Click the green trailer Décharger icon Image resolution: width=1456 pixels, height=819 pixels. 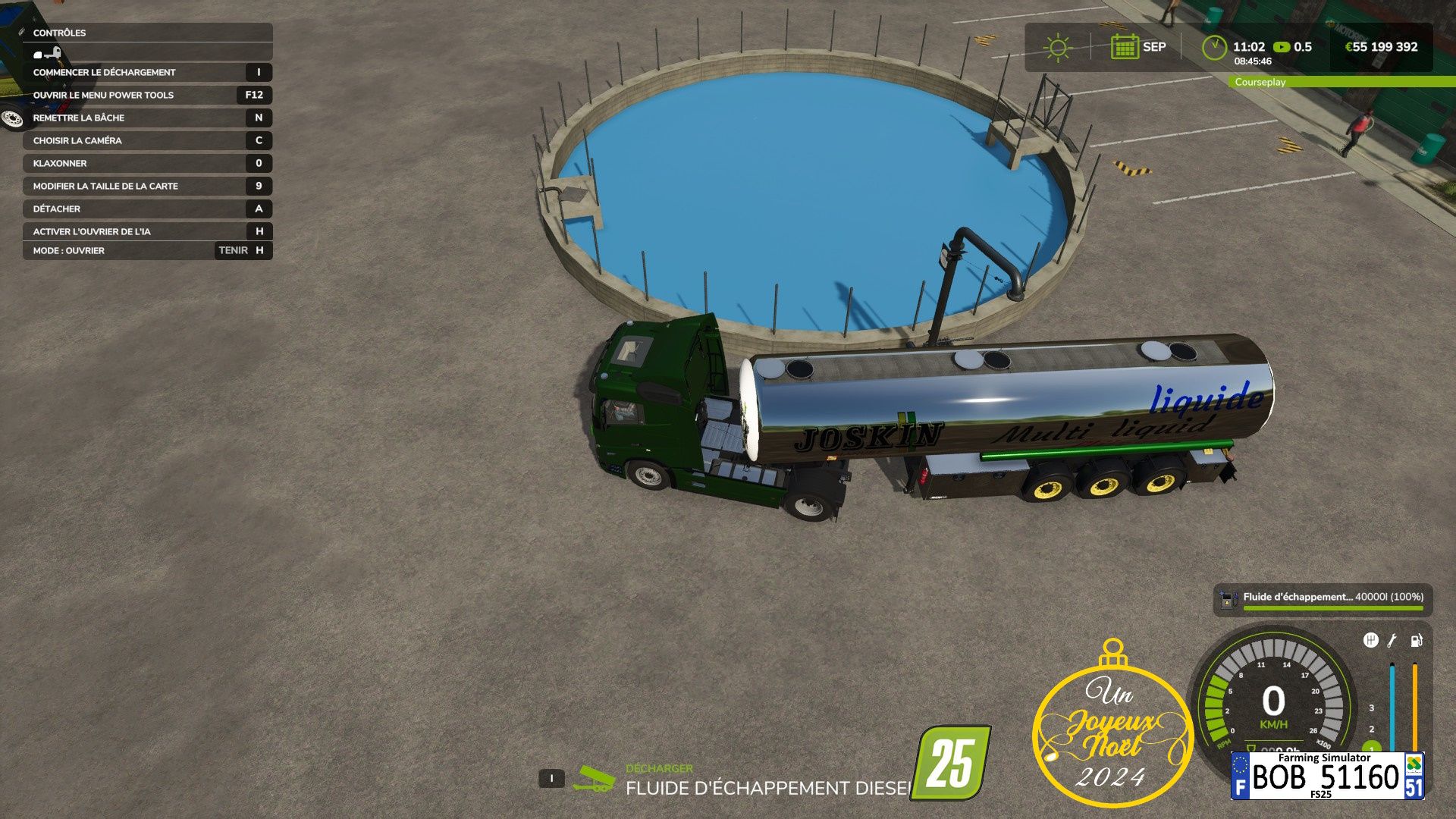(593, 780)
